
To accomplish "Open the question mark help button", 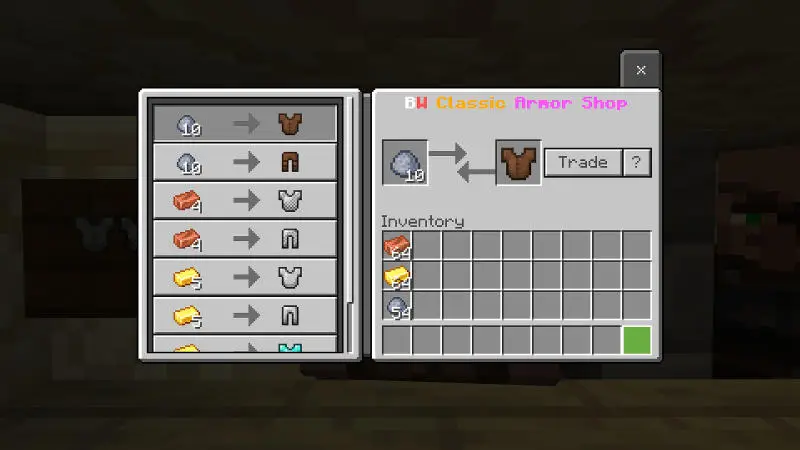I will click(x=637, y=162).
